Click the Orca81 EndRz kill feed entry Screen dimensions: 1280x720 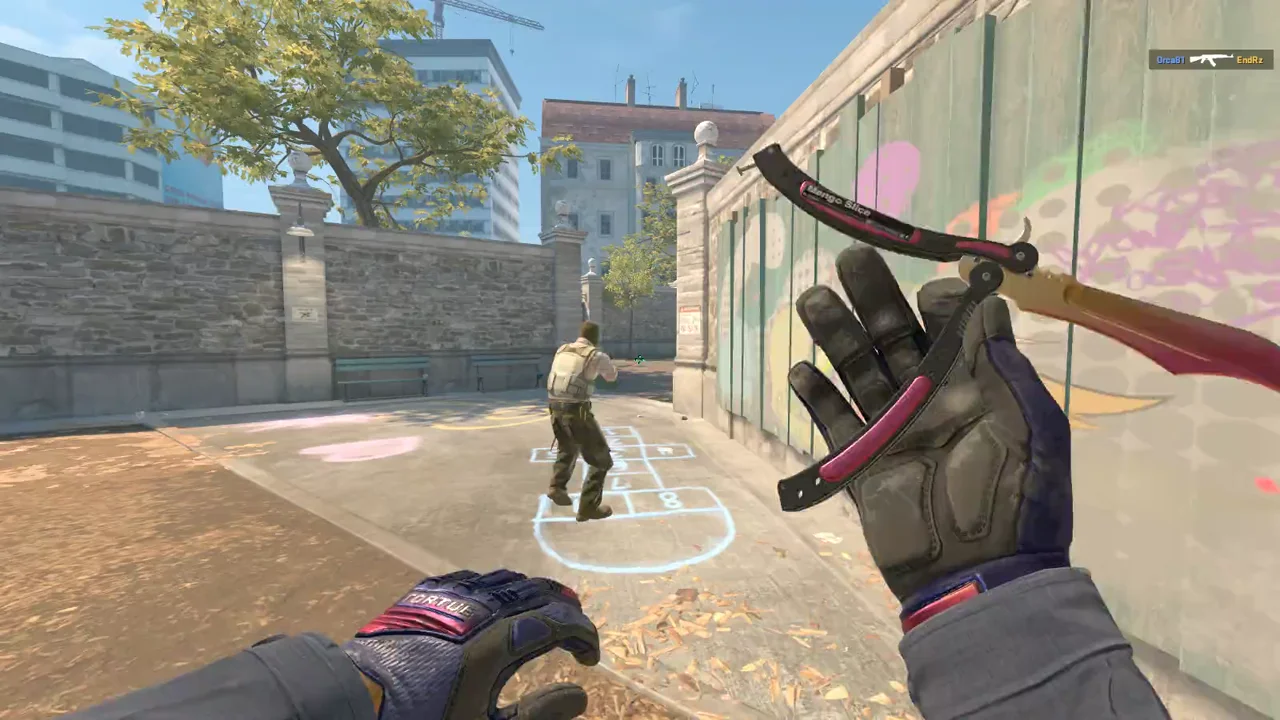[x=1209, y=60]
